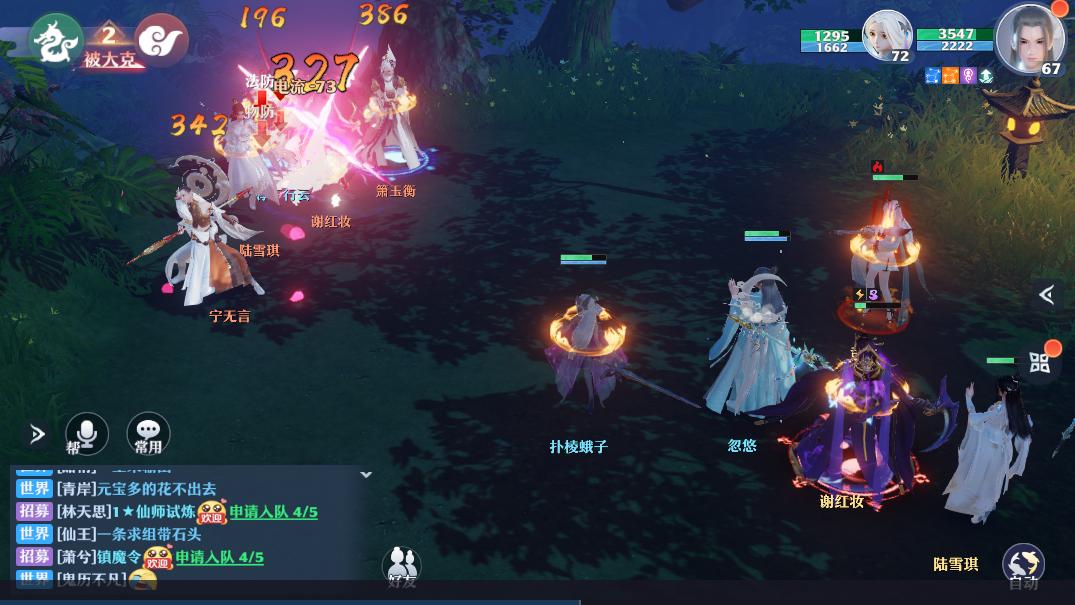Click the chat log dropdown arrow

tap(366, 474)
